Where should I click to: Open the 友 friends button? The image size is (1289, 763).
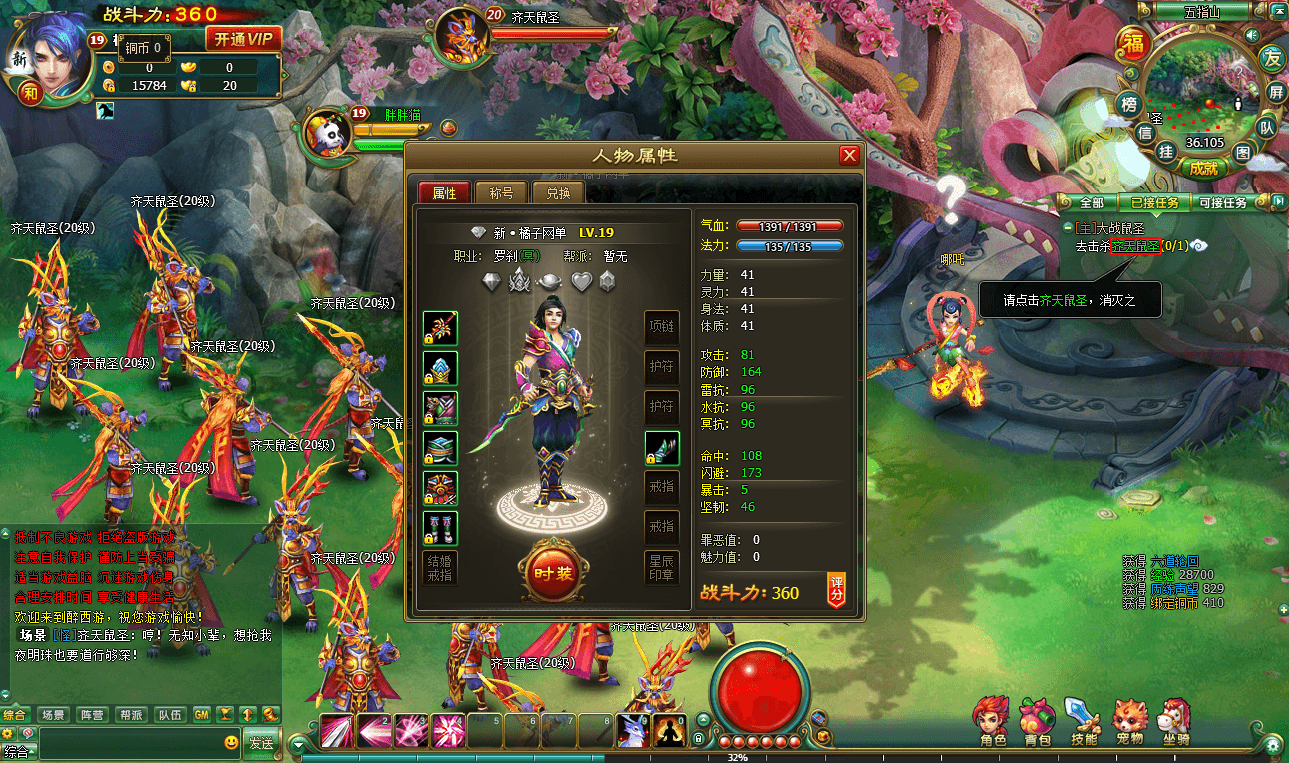(x=1271, y=57)
